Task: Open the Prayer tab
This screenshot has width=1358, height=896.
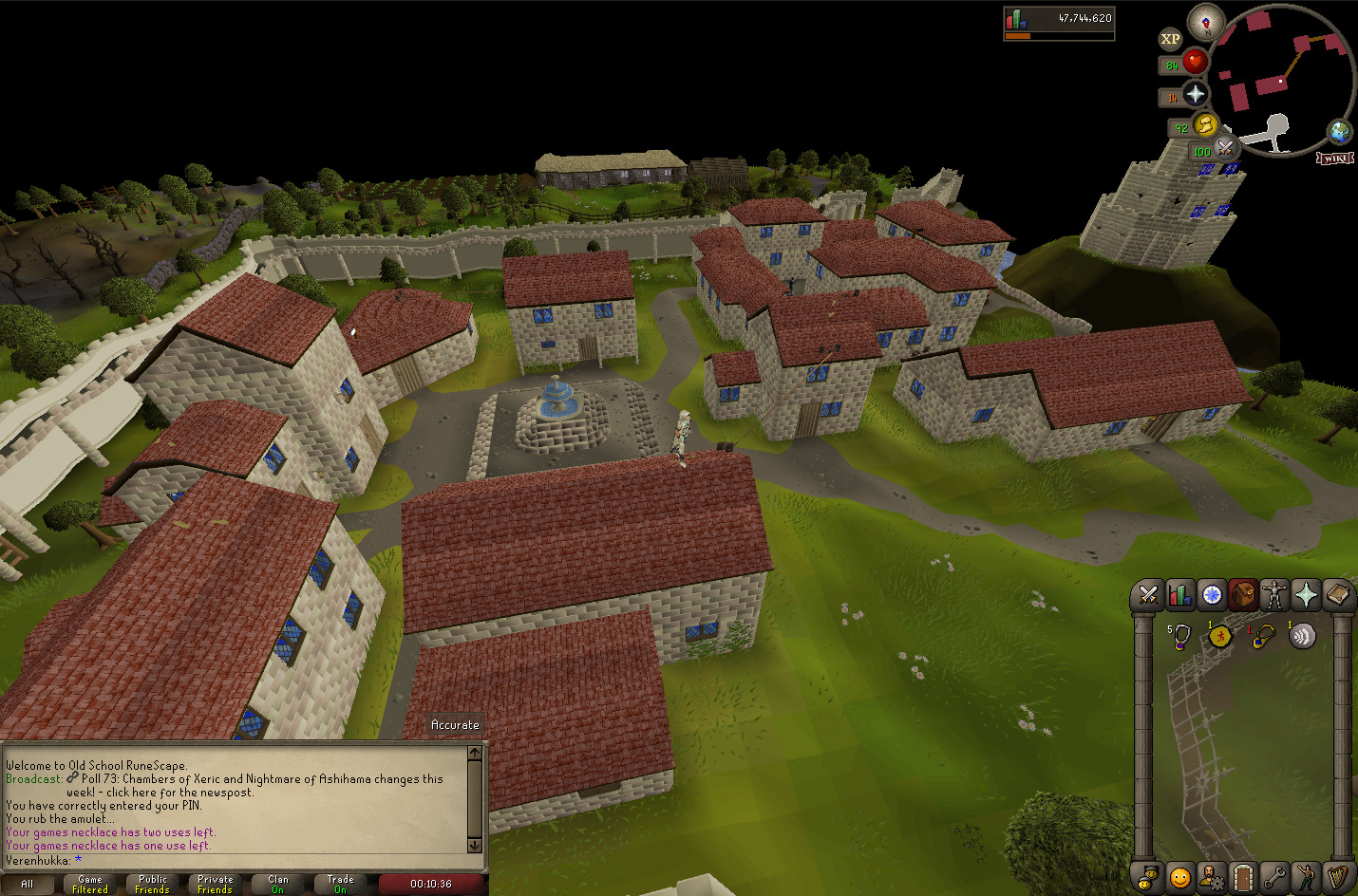Action: coord(1306,595)
